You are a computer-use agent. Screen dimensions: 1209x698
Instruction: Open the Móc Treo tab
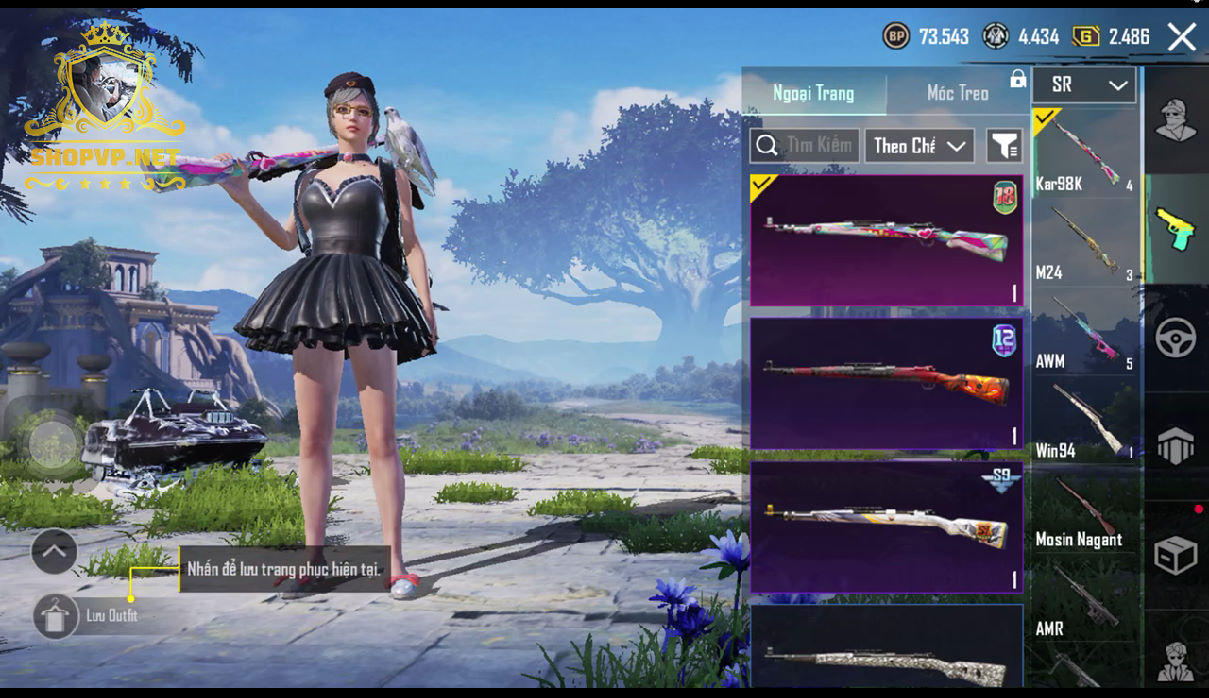point(957,93)
